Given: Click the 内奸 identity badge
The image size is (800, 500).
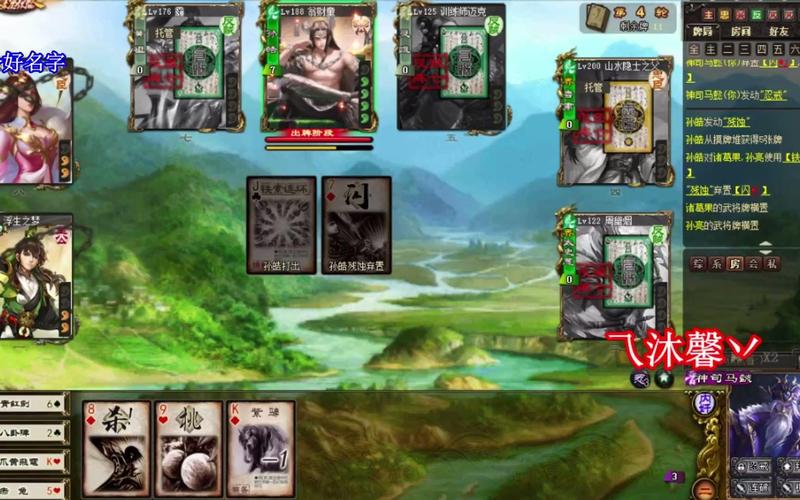Looking at the screenshot, I should (x=705, y=402).
